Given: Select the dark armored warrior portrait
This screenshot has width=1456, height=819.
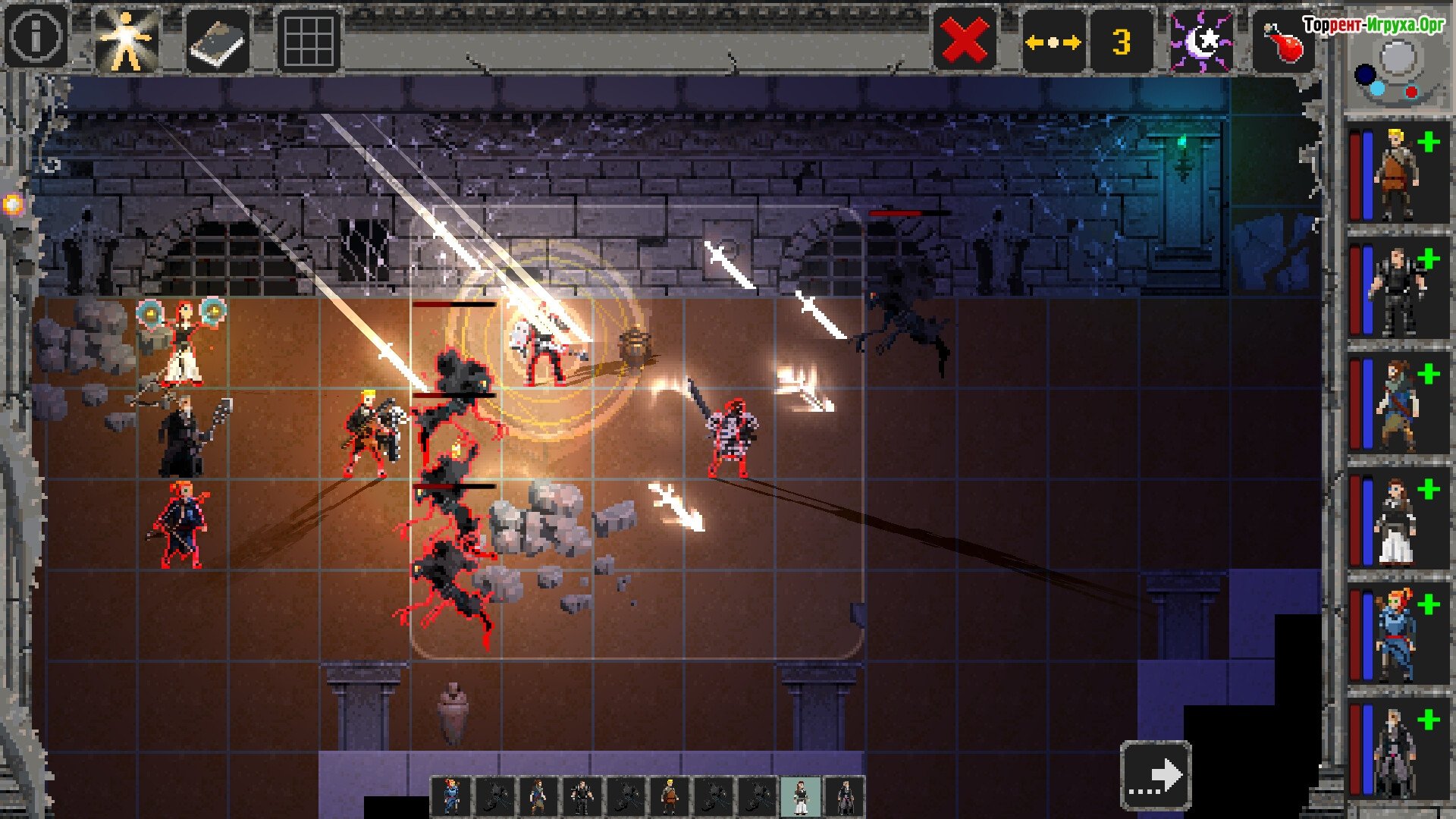Looking at the screenshot, I should point(1396,292).
